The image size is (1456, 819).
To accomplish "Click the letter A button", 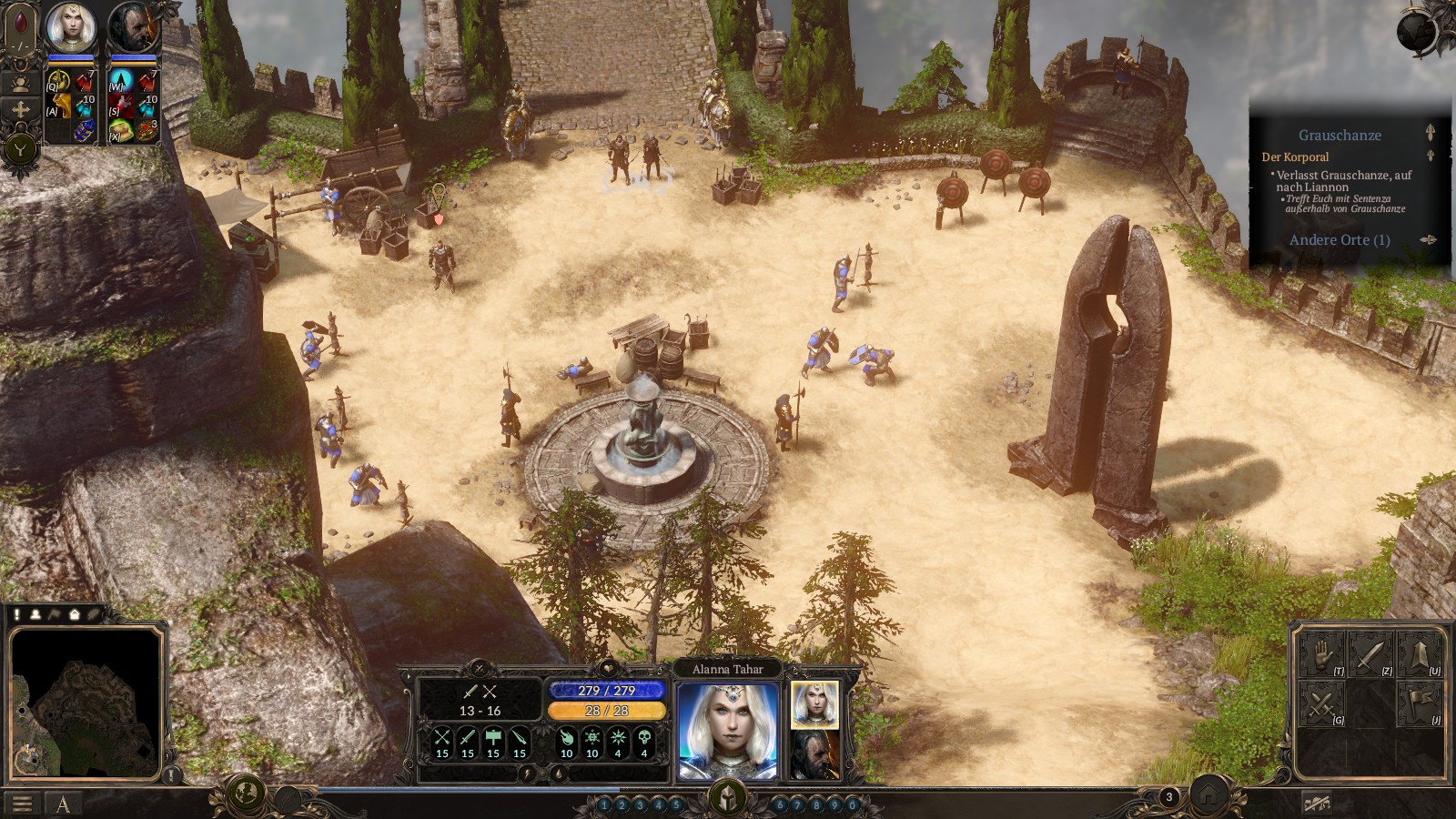I will (x=63, y=804).
